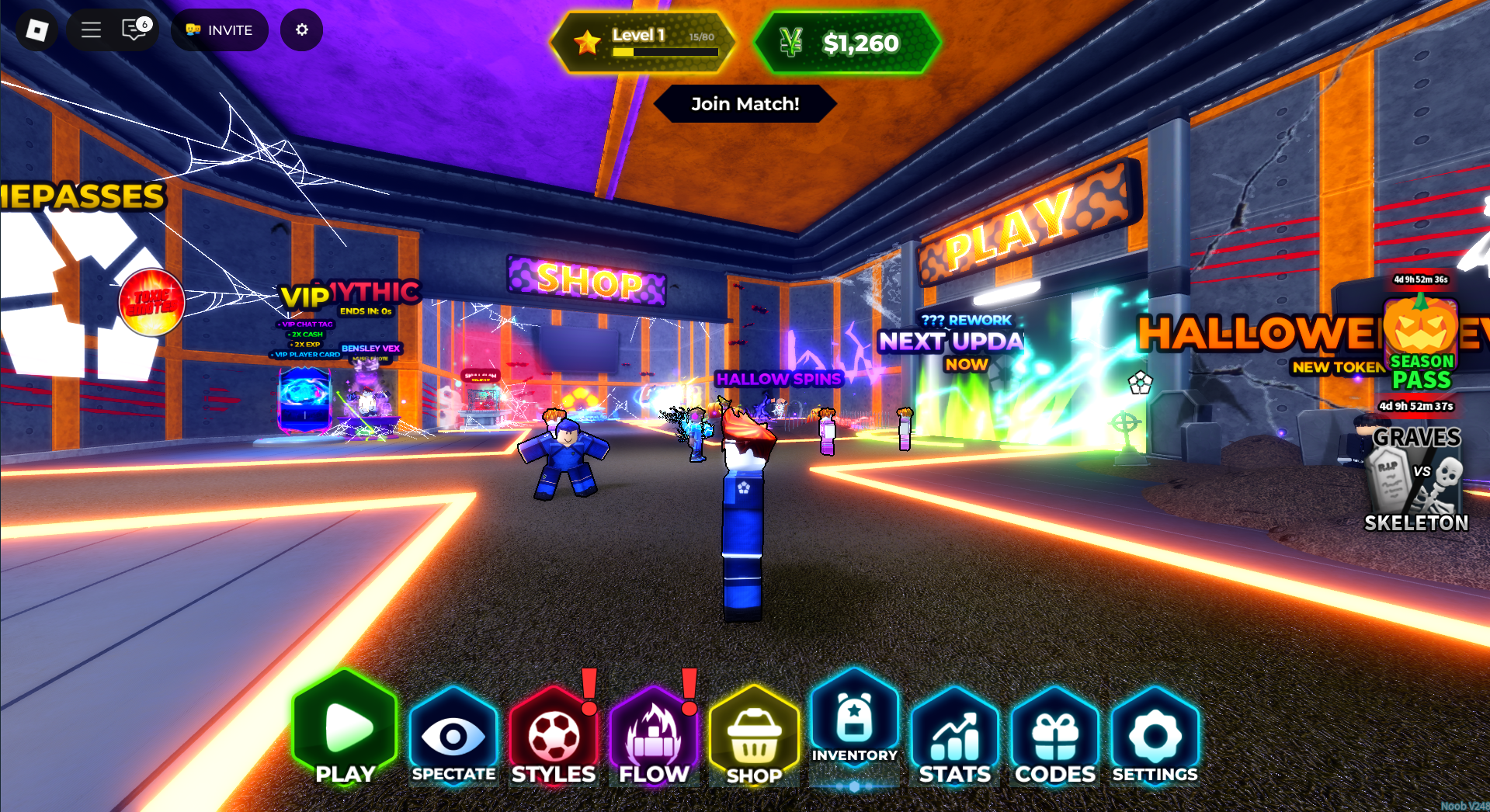Open game SETTINGS gear icon
1490x812 pixels.
1155,733
